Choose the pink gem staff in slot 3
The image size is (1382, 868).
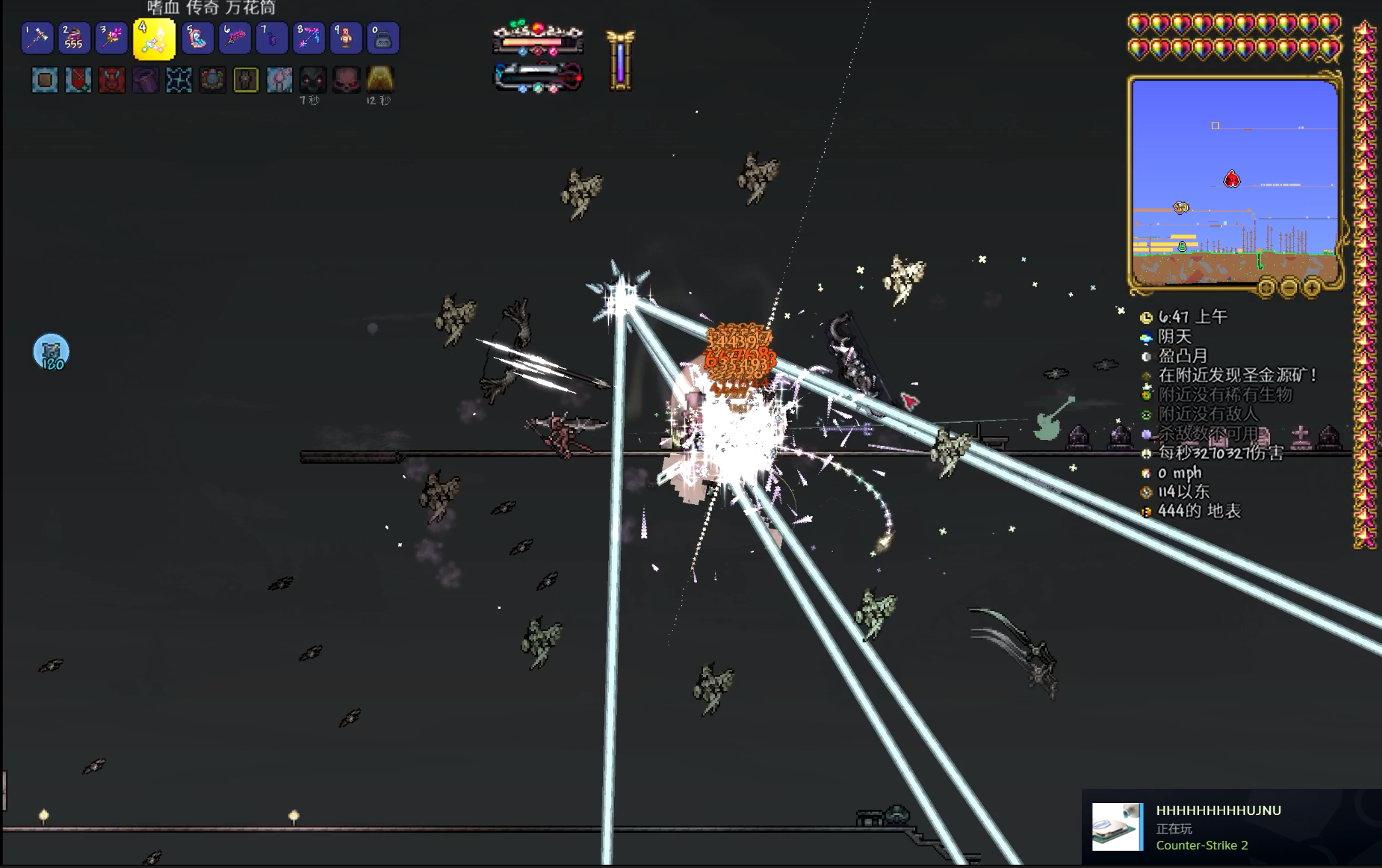[111, 38]
